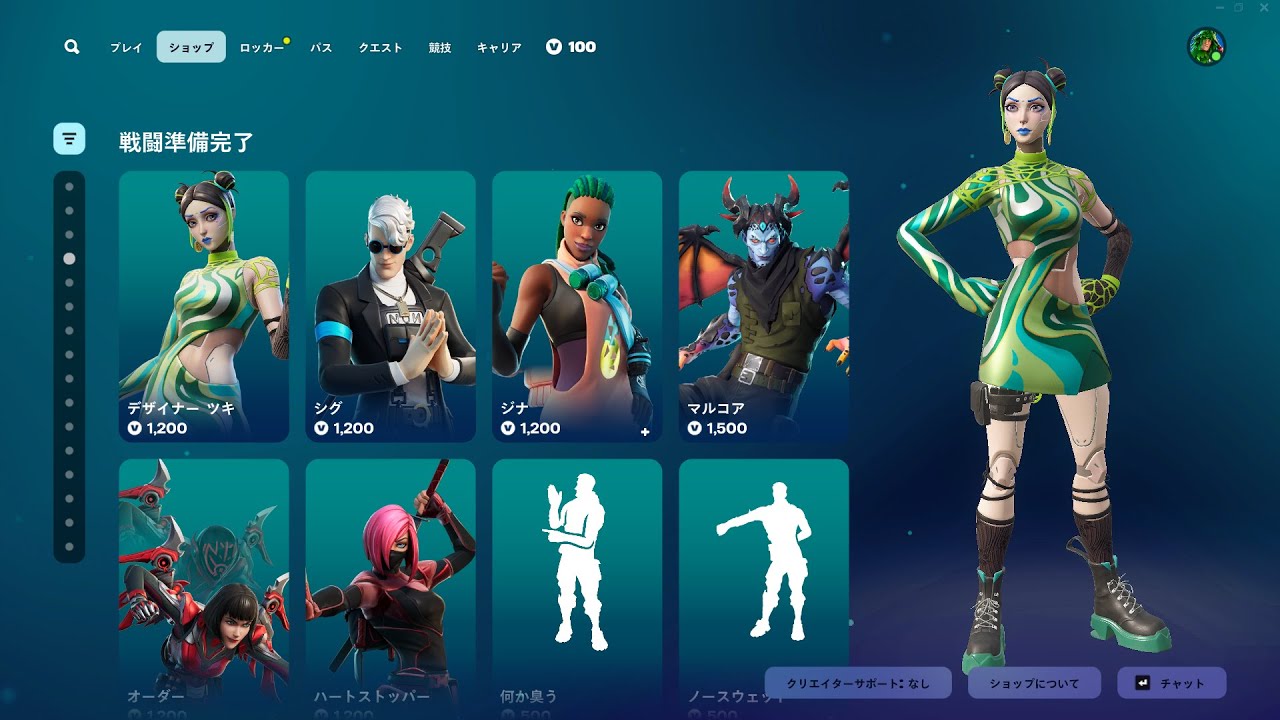The width and height of the screenshot is (1280, 720).
Task: Switch to the プレイ tab
Action: coord(126,47)
